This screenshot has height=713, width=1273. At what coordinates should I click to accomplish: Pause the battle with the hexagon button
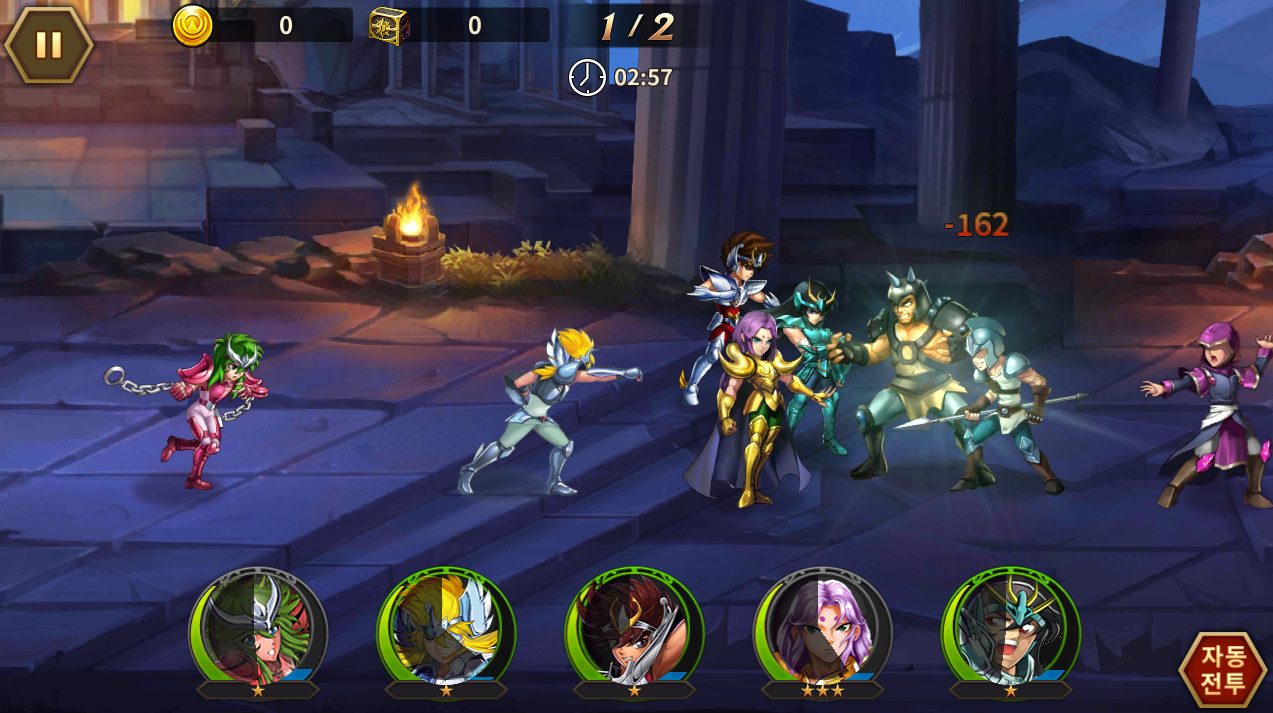coord(48,45)
